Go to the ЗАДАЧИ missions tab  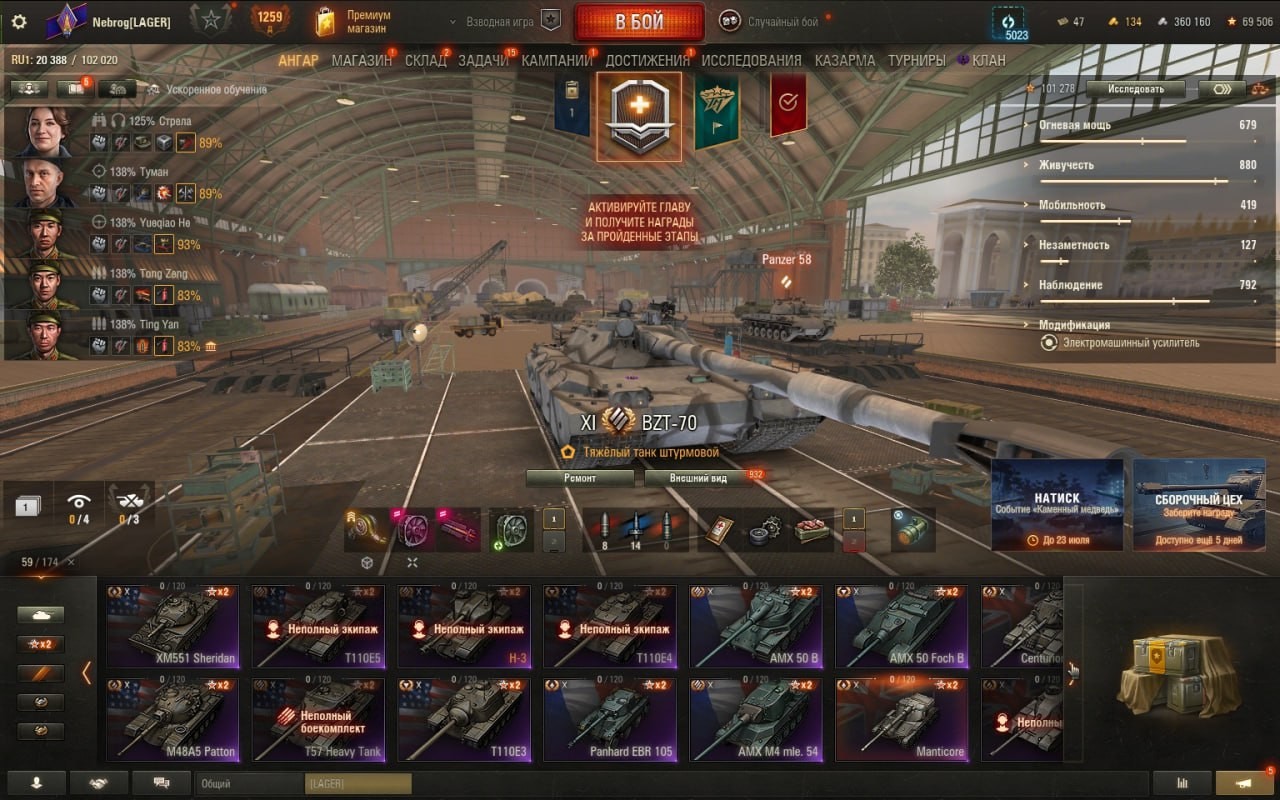point(483,60)
